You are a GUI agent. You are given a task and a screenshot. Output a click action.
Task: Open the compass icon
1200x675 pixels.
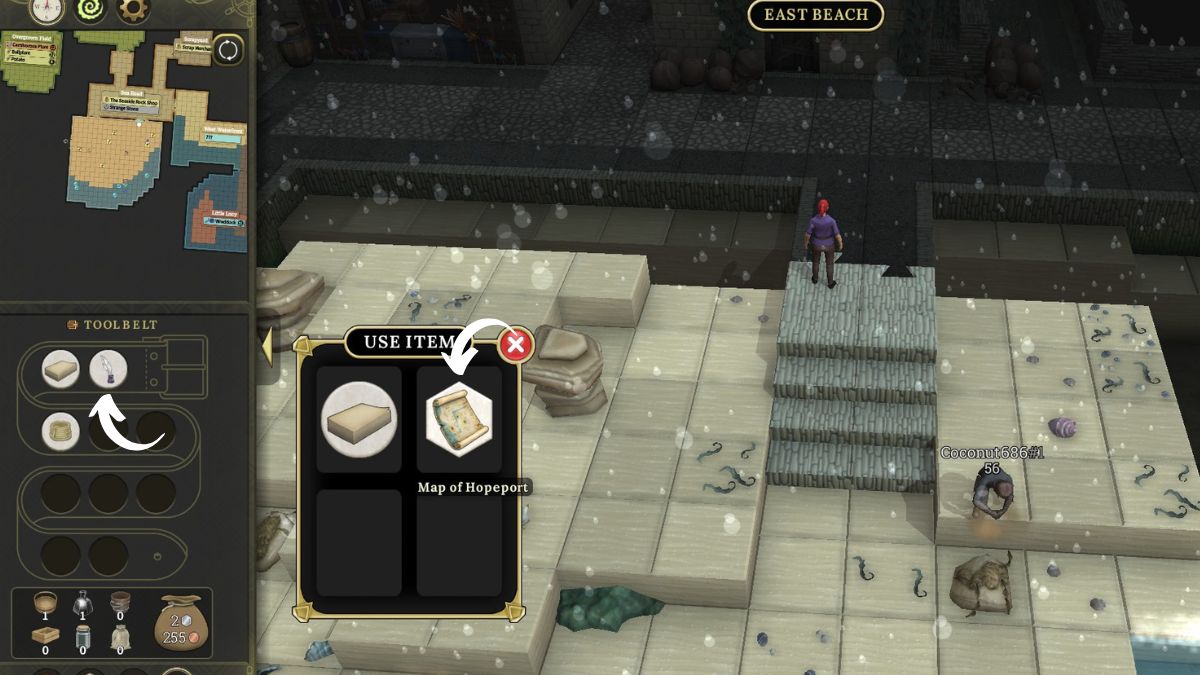point(45,11)
